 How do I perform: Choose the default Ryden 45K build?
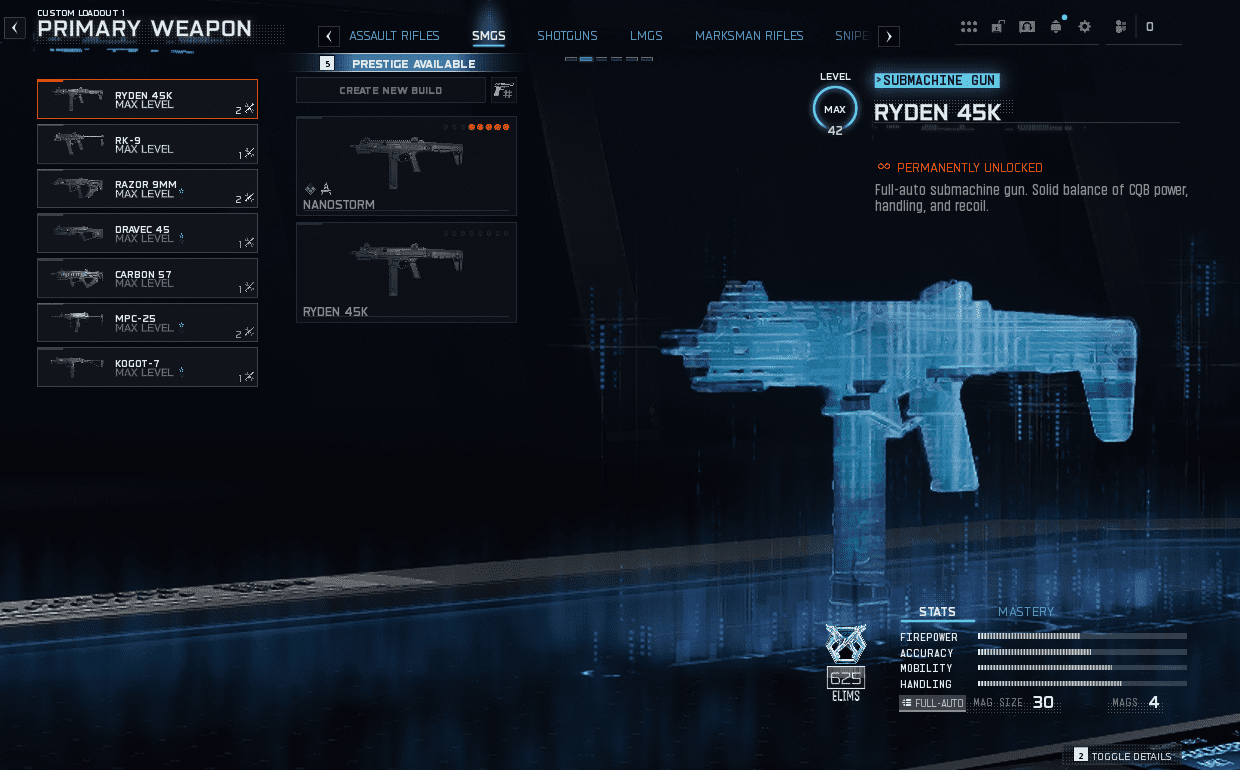coord(406,272)
